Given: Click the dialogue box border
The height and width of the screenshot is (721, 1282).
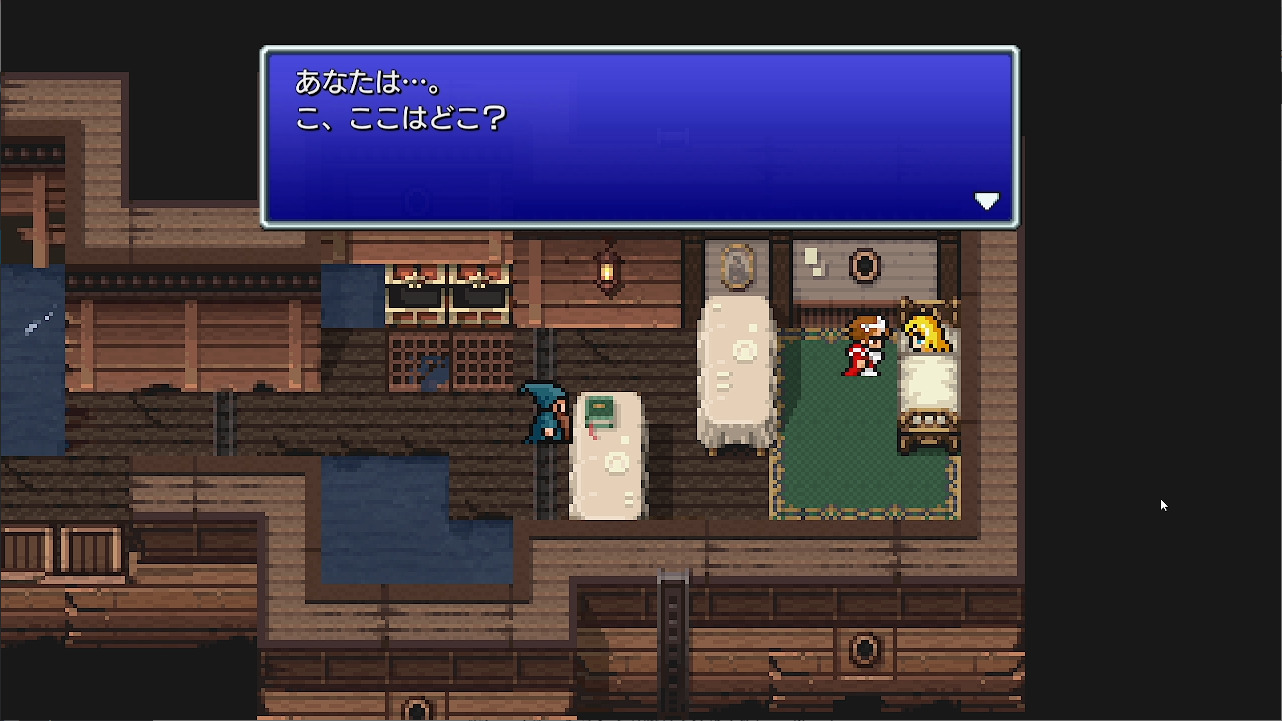Looking at the screenshot, I should [640, 47].
